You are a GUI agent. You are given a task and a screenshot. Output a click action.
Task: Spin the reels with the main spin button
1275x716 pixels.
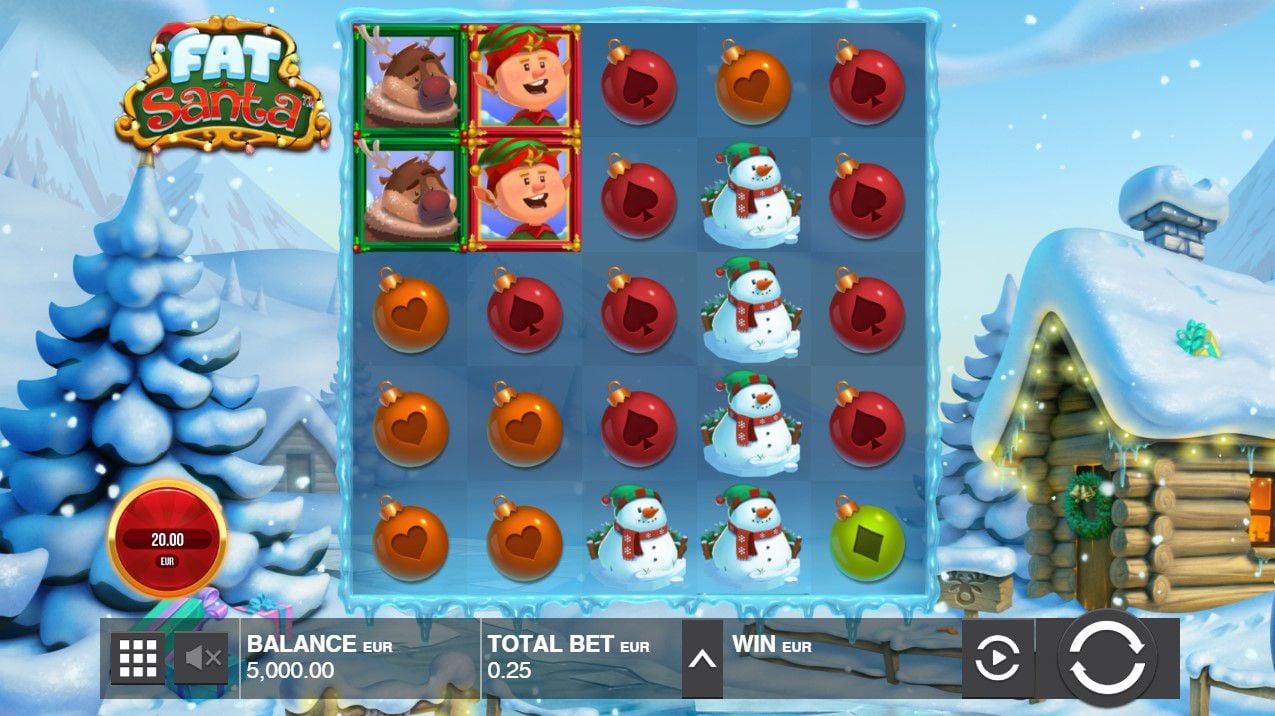pyautogui.click(x=1106, y=657)
